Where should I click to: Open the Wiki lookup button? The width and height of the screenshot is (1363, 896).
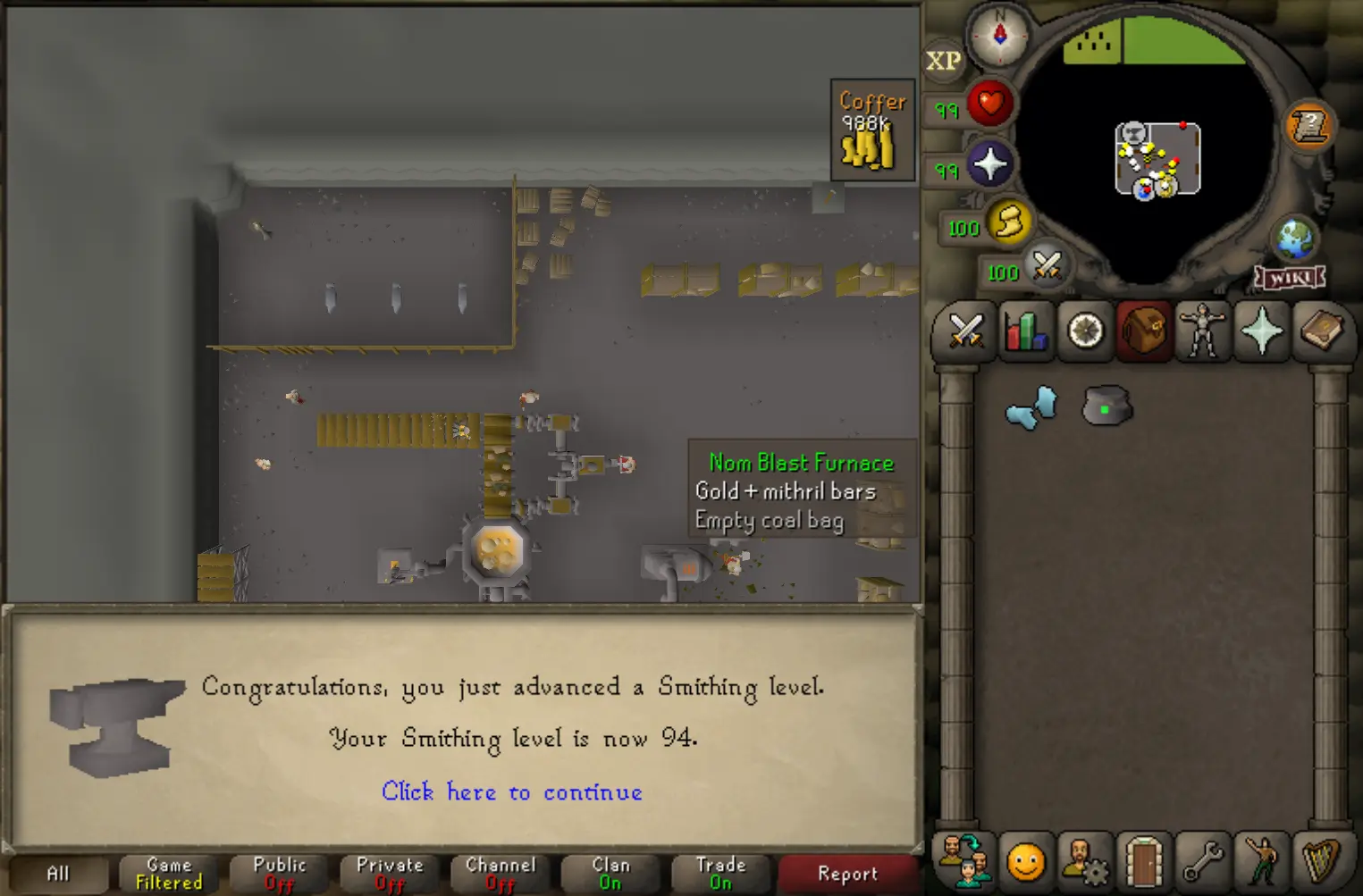pyautogui.click(x=1291, y=278)
